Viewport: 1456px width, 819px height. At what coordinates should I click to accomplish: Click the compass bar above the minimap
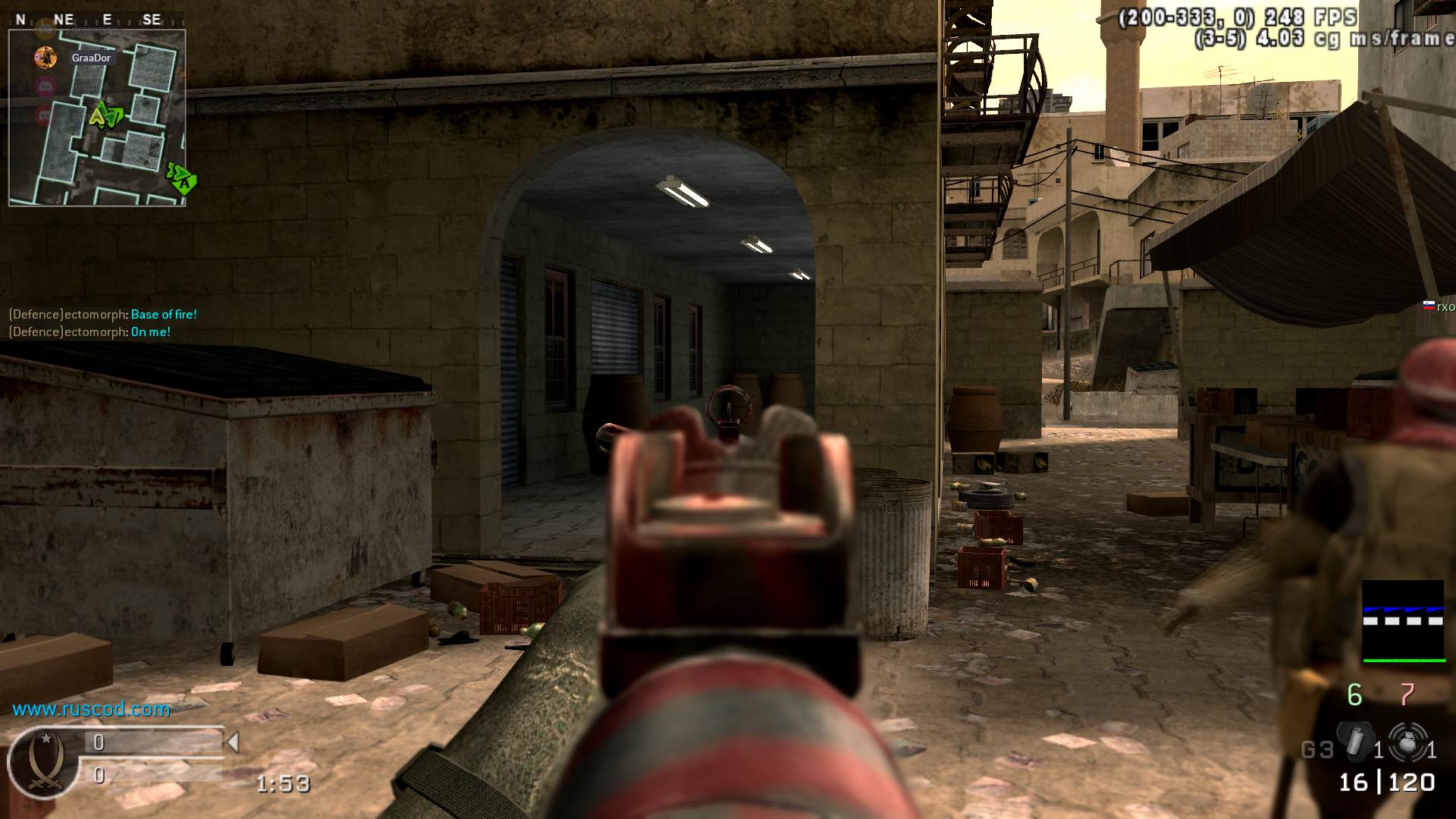[x=97, y=20]
